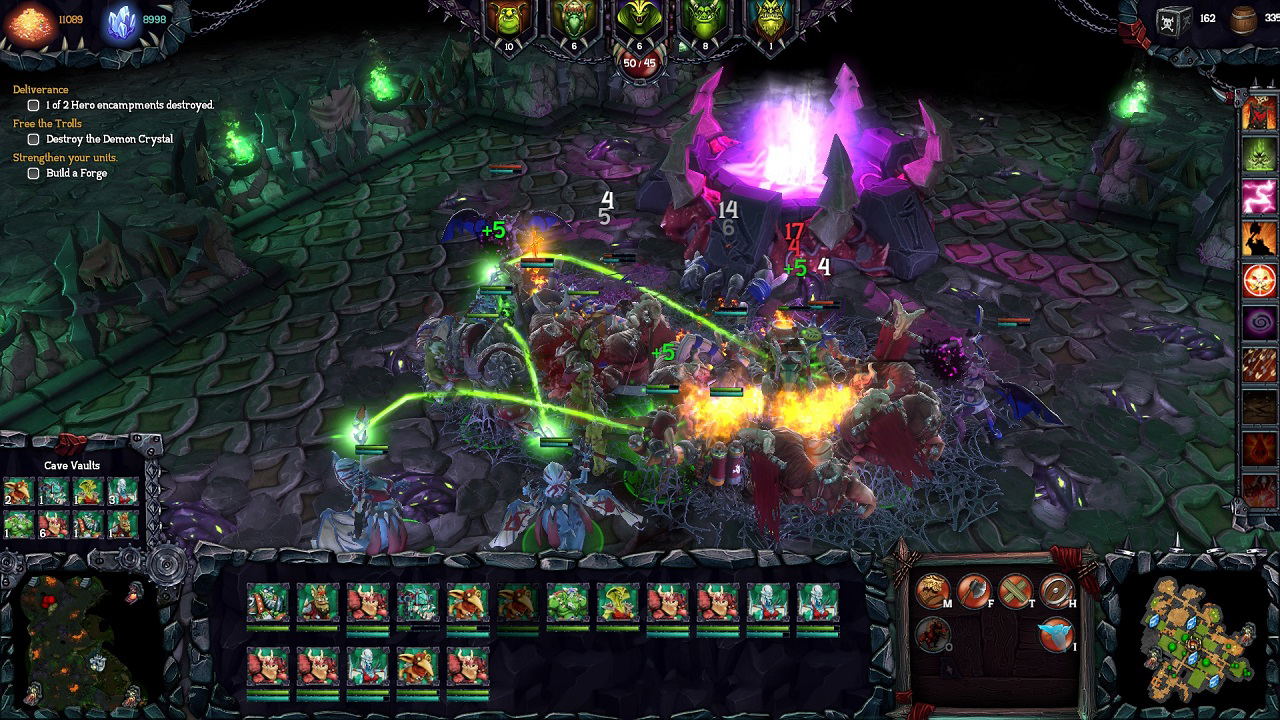Select the first unit portrait in selection panel
The image size is (1280, 720).
267,602
